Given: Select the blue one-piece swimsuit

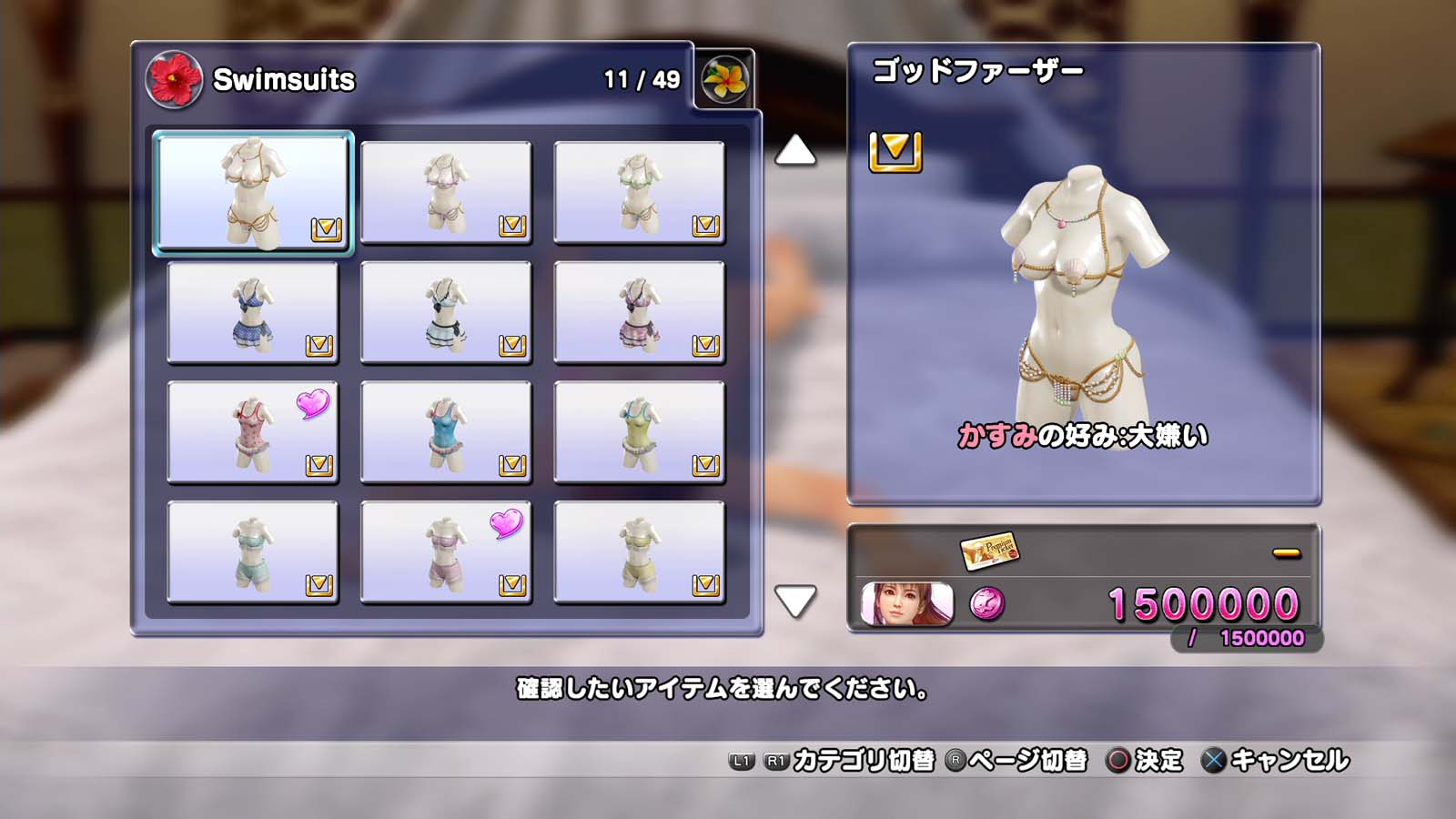Looking at the screenshot, I should (x=446, y=433).
